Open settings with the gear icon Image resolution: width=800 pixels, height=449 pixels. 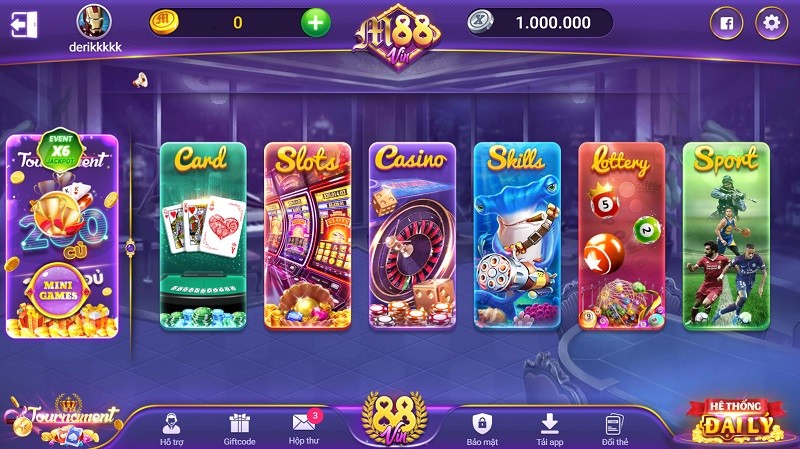pos(771,22)
